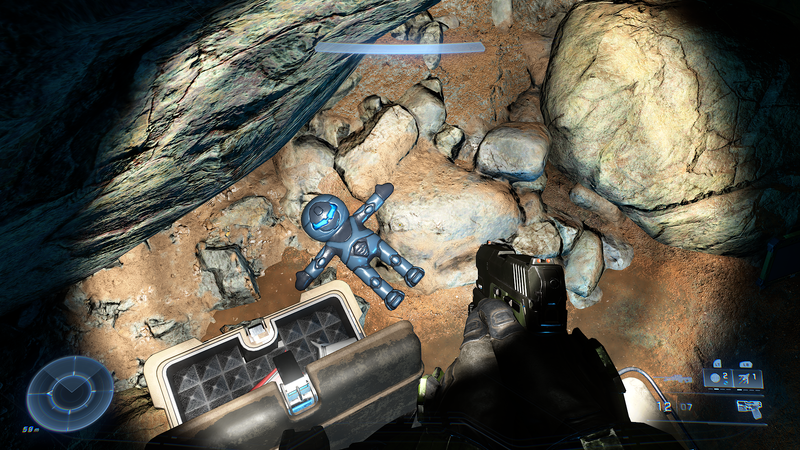Select the grenade slot icon
Screen dimensions: 800x450
[x=718, y=378]
